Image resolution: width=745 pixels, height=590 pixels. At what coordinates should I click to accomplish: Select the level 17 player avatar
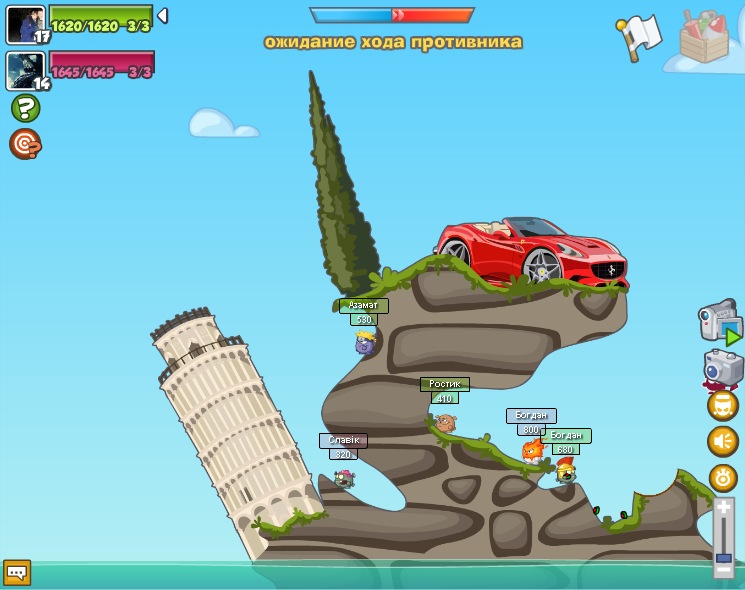[25, 24]
